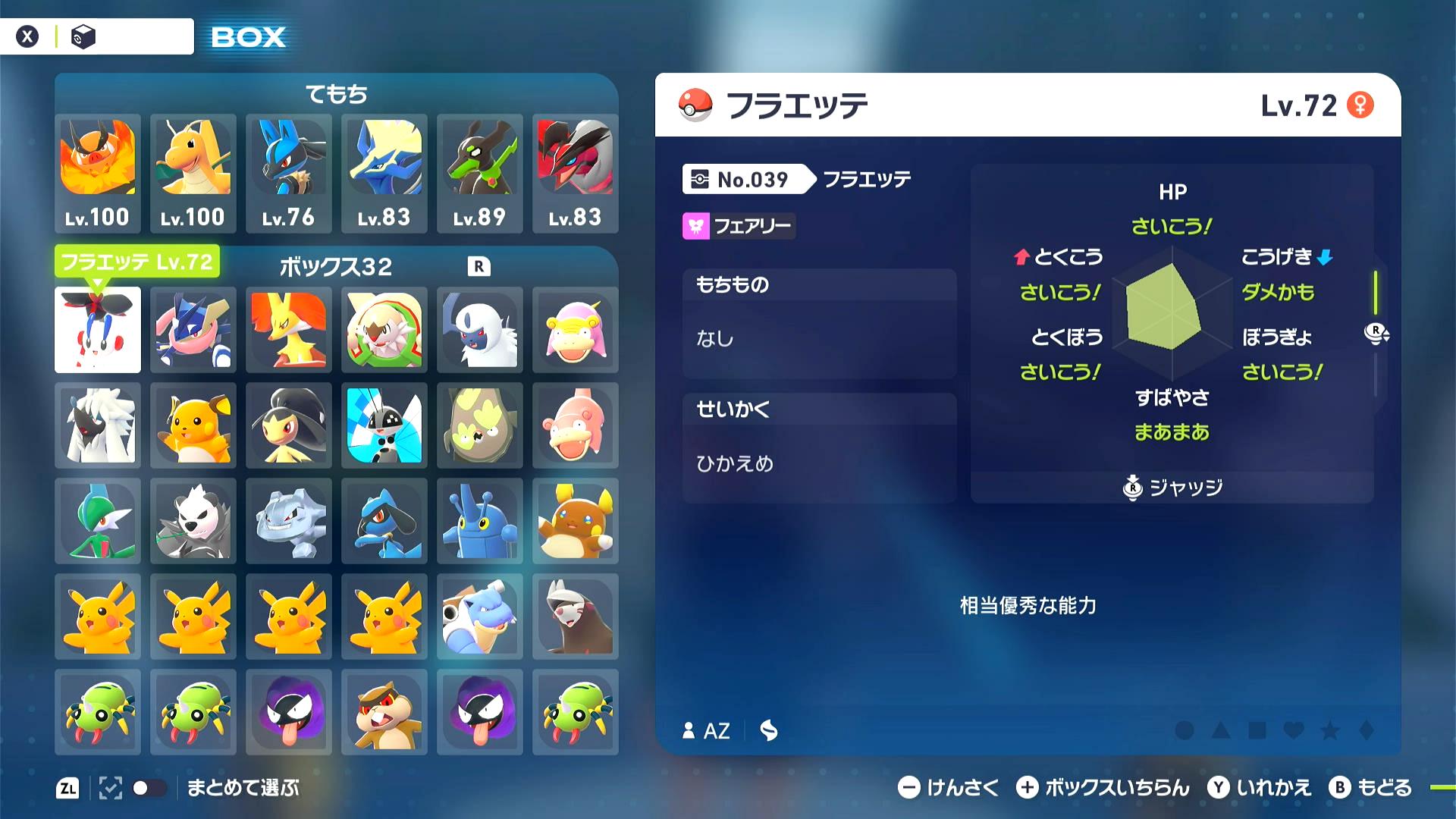Viewport: 1456px width, 819px height.
Task: Select the Pangoro box slot
Action: [193, 521]
